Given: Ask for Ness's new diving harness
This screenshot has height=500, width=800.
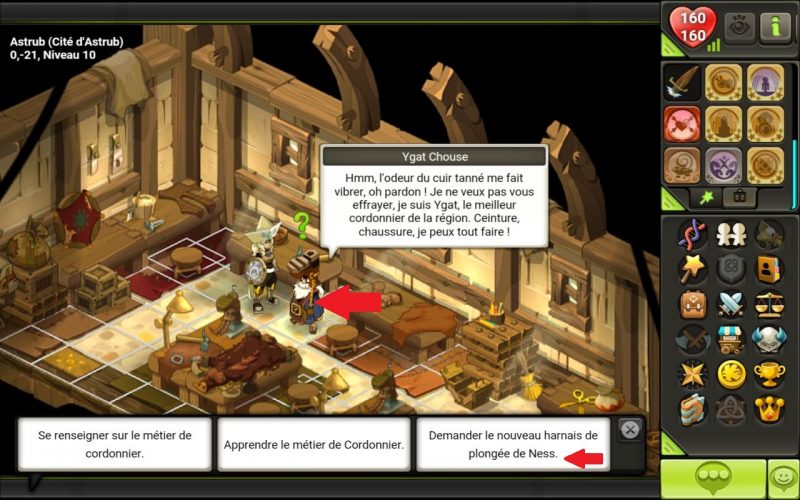Looking at the screenshot, I should [x=513, y=443].
